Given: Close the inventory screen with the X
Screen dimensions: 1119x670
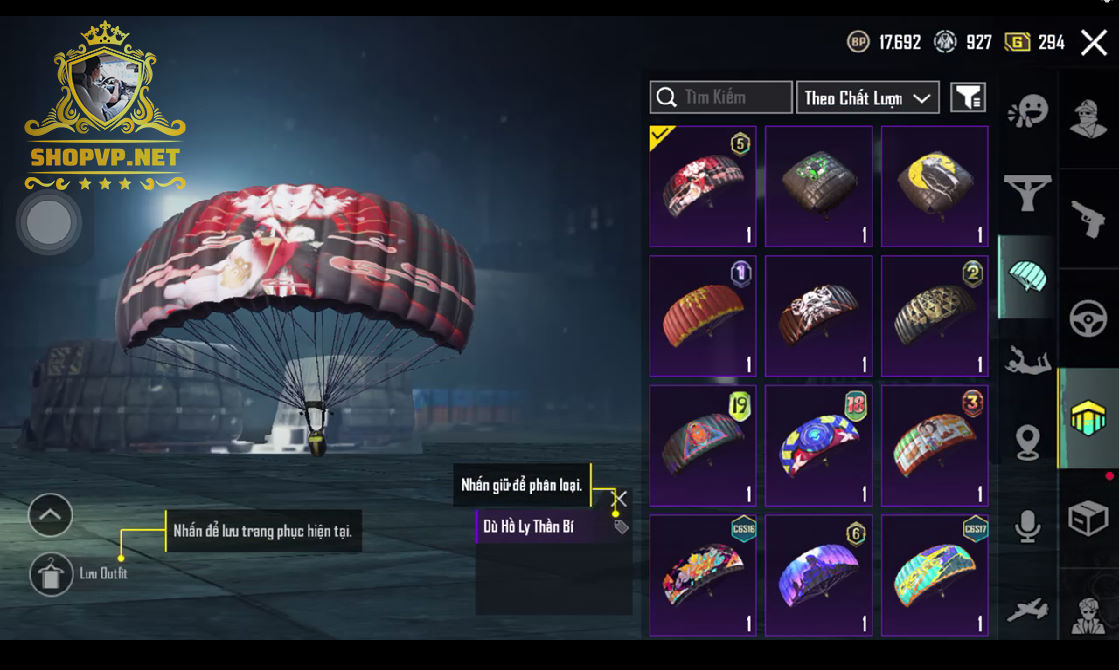Looking at the screenshot, I should (x=1093, y=42).
